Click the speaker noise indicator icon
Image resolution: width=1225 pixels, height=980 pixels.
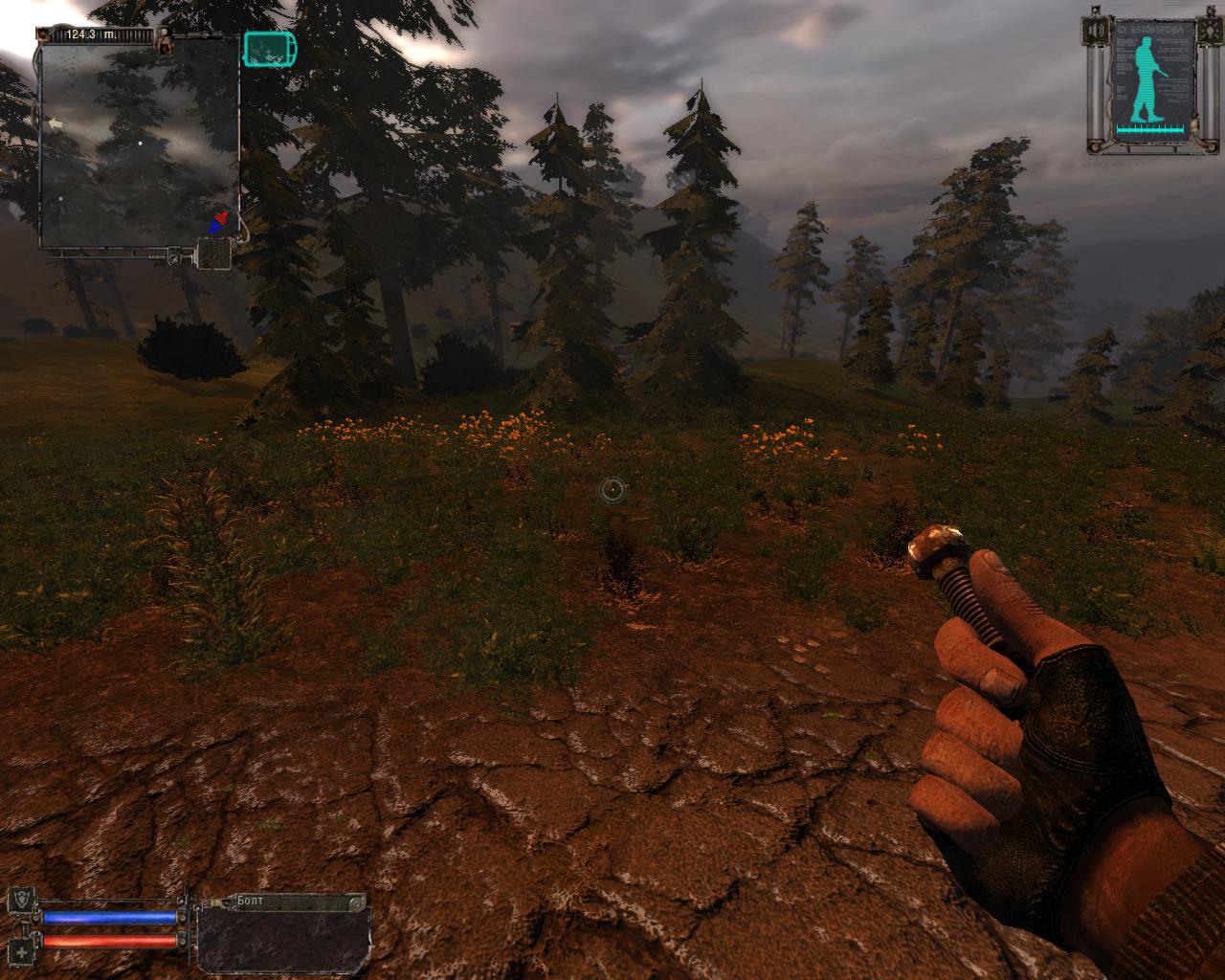[214, 254]
